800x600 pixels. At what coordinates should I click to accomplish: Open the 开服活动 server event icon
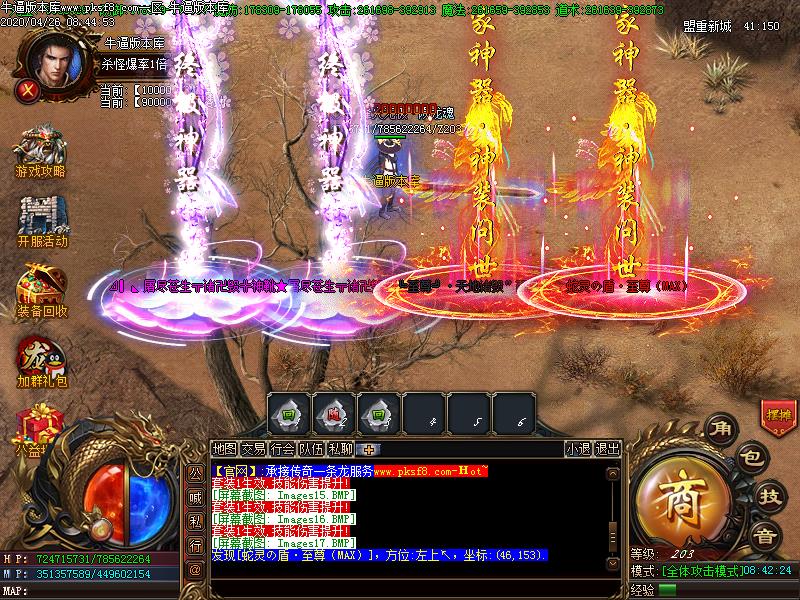tap(42, 220)
